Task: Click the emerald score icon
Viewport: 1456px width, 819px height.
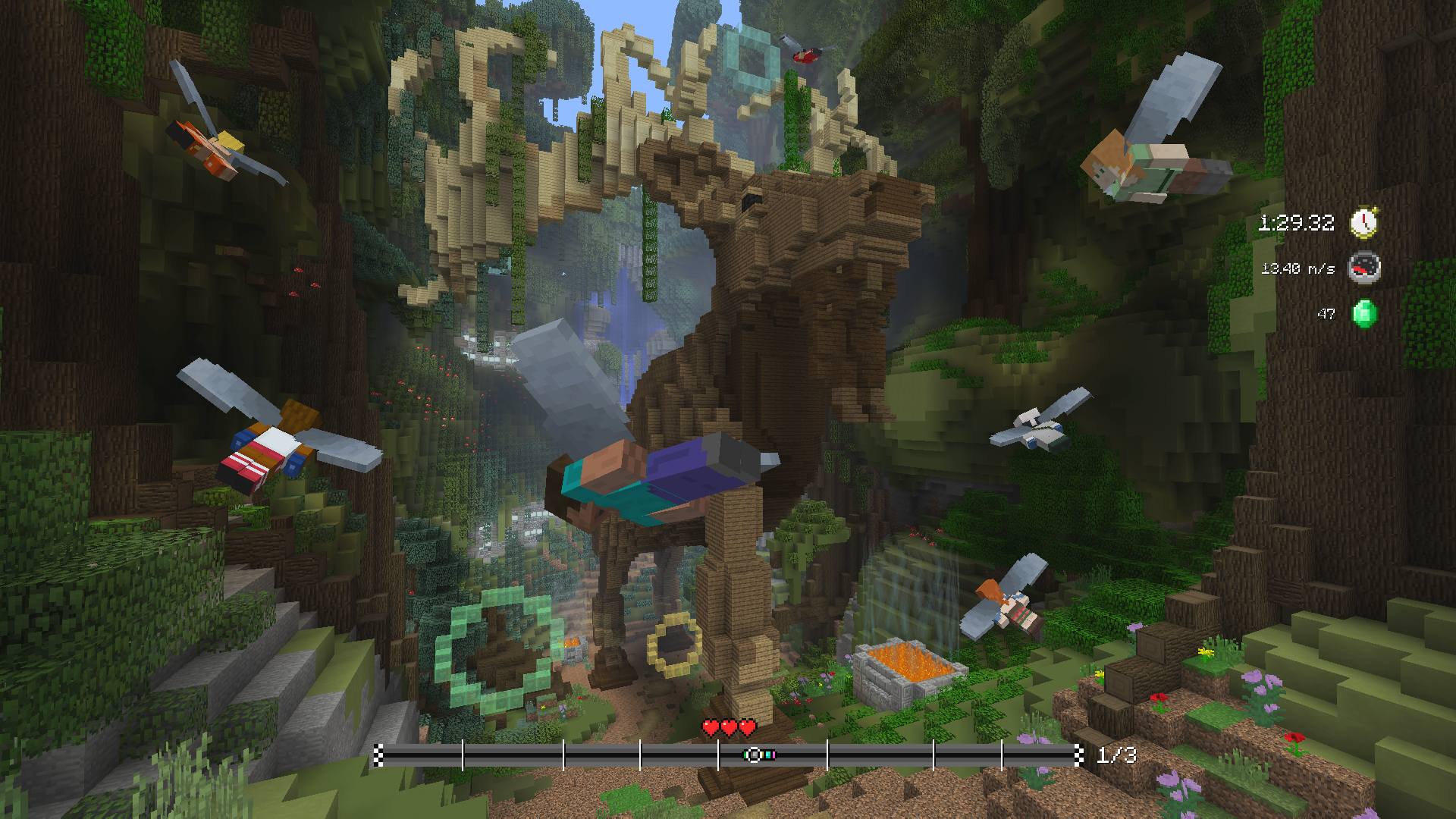Action: [1363, 312]
